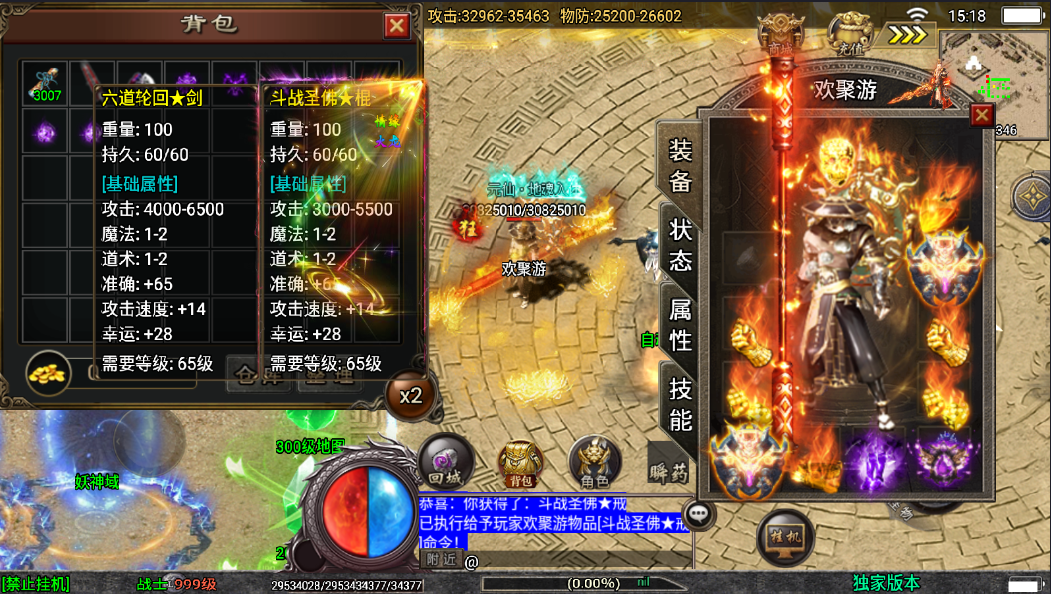The height and width of the screenshot is (594, 1051).
Task: Select the 附近 nearby chat channel
Action: pos(441,560)
